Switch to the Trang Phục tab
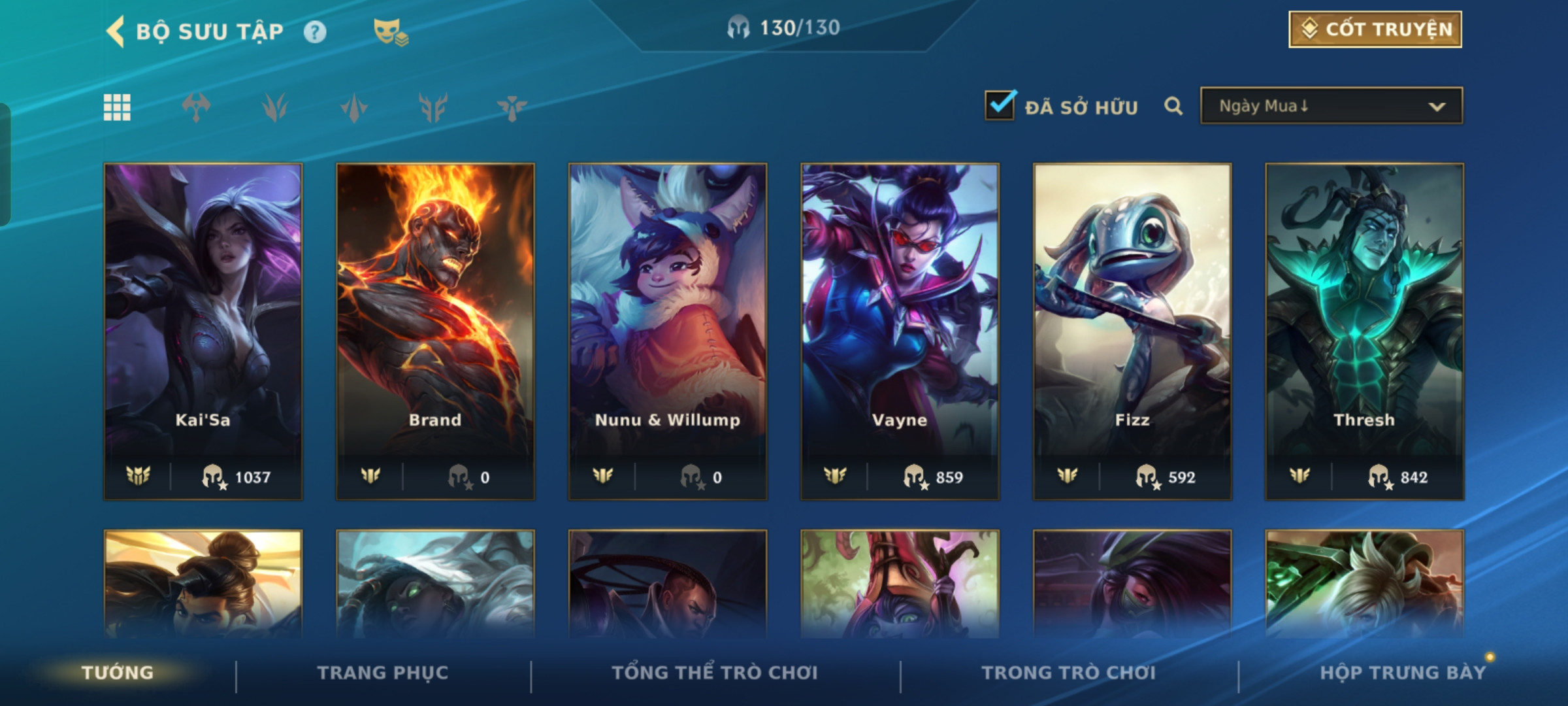1568x706 pixels. click(383, 673)
